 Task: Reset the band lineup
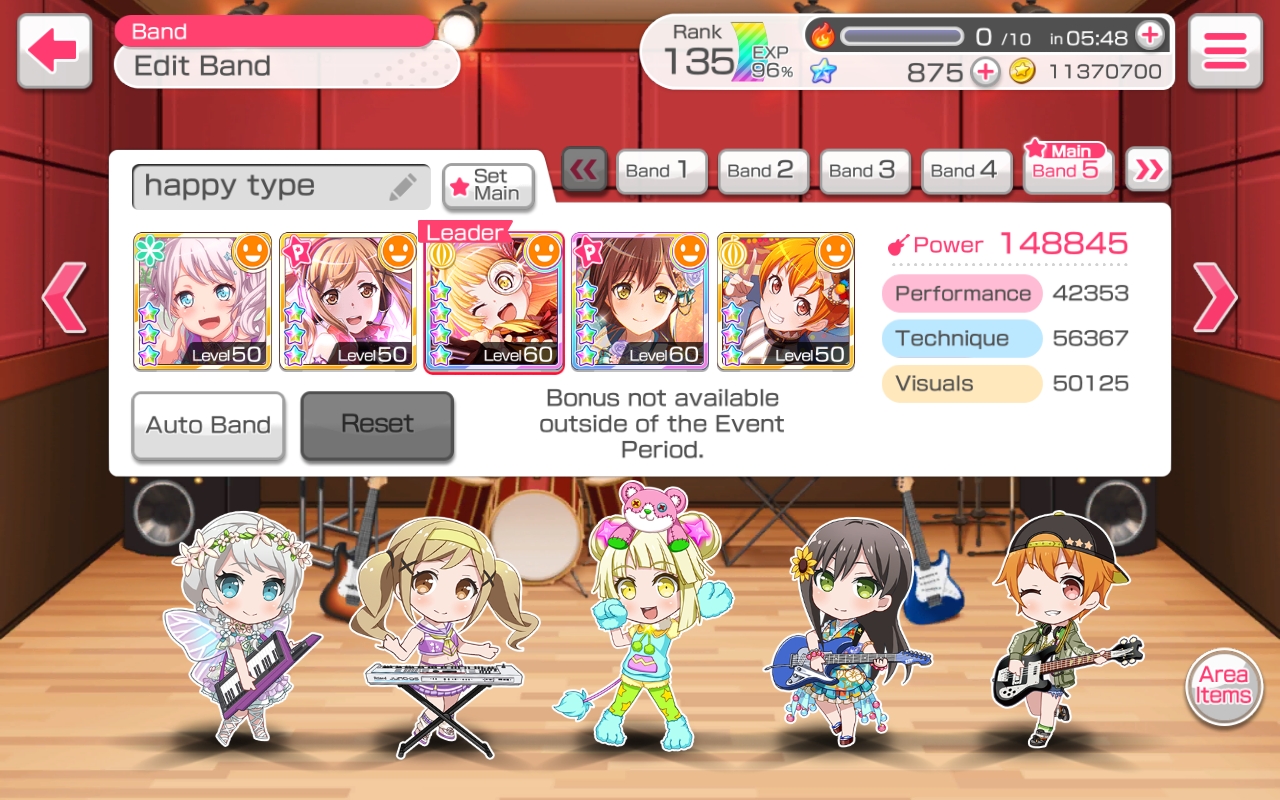[x=377, y=425]
